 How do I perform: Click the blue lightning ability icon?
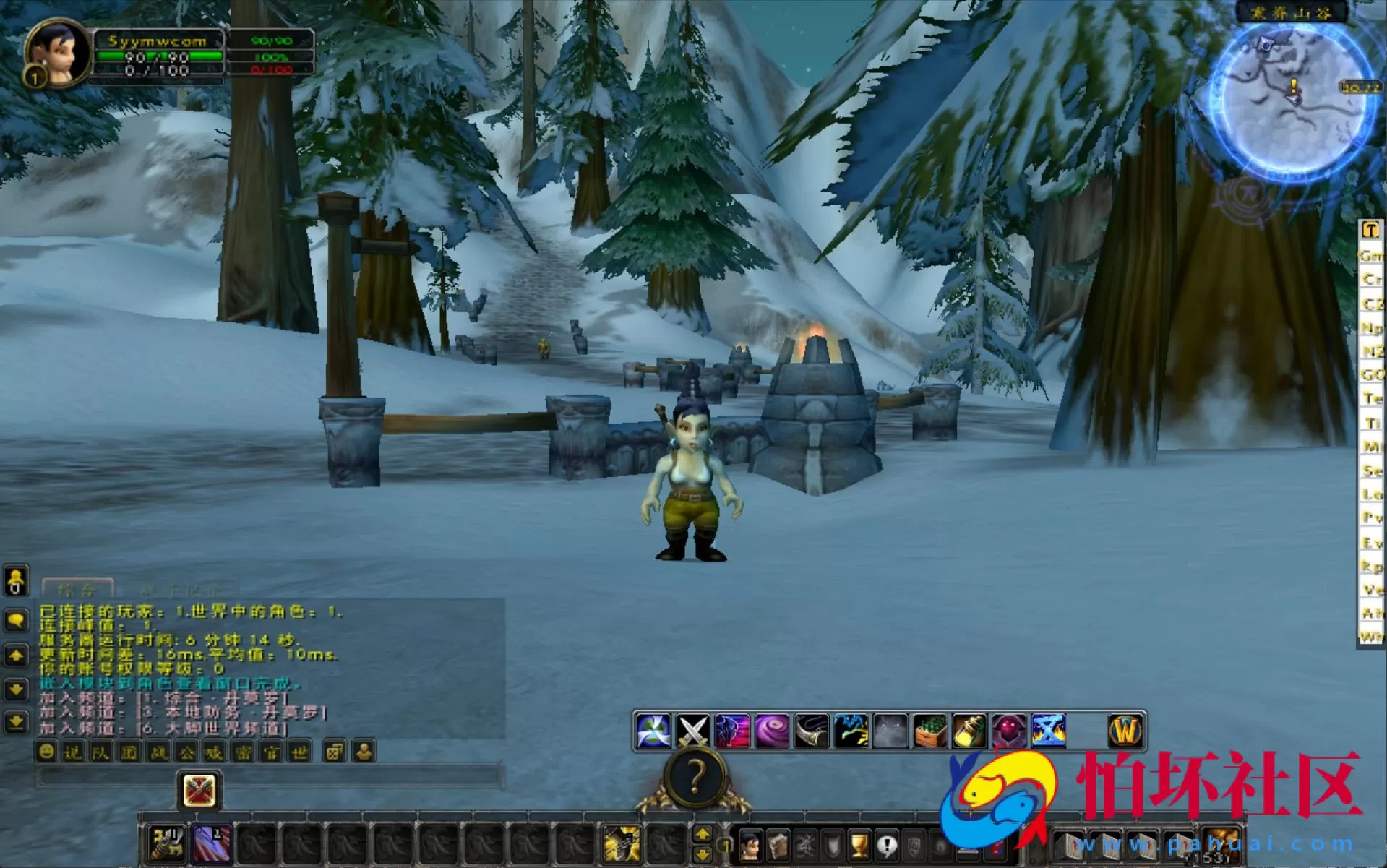851,731
